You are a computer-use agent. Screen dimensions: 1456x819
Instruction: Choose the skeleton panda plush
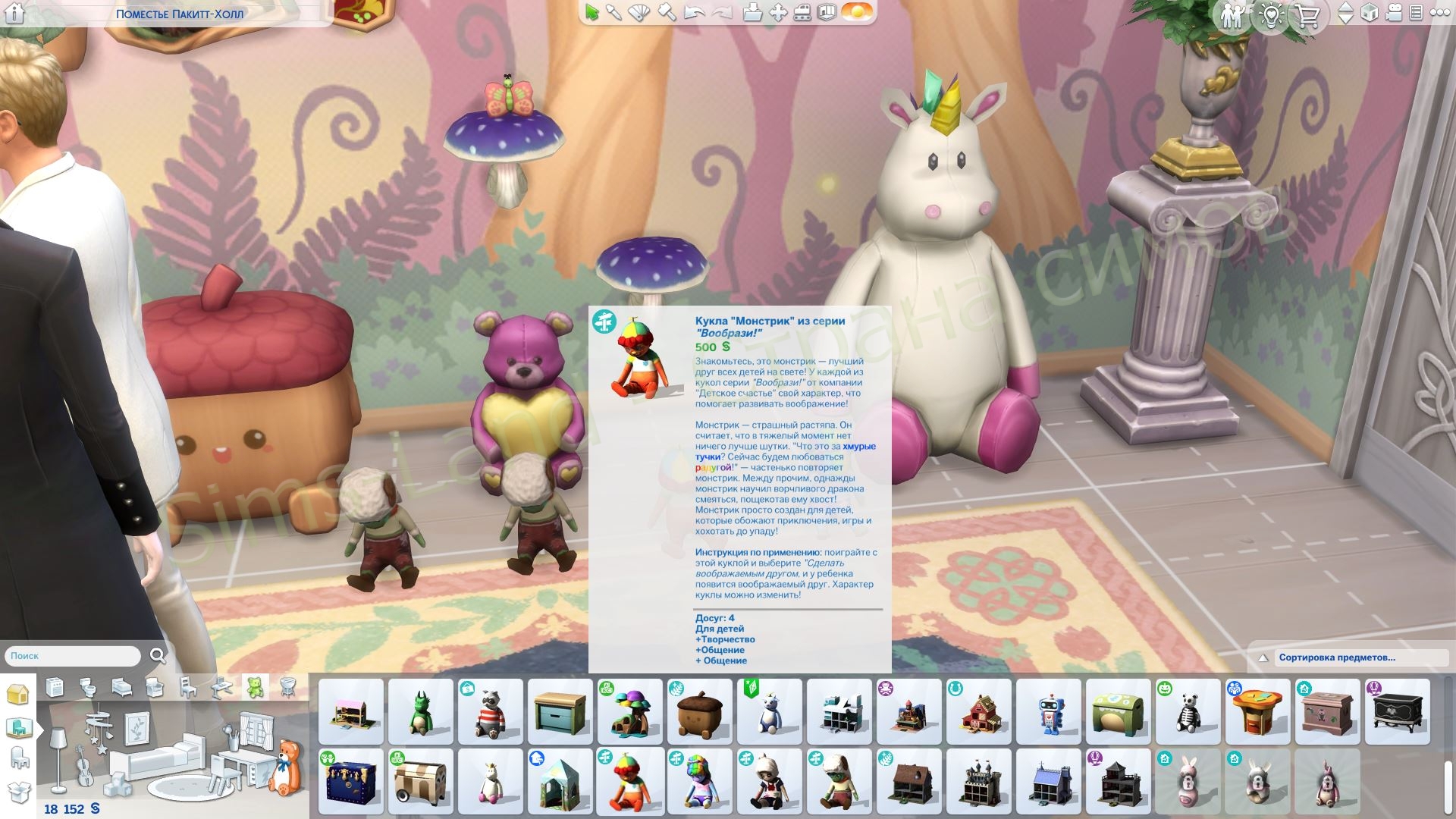[1188, 712]
